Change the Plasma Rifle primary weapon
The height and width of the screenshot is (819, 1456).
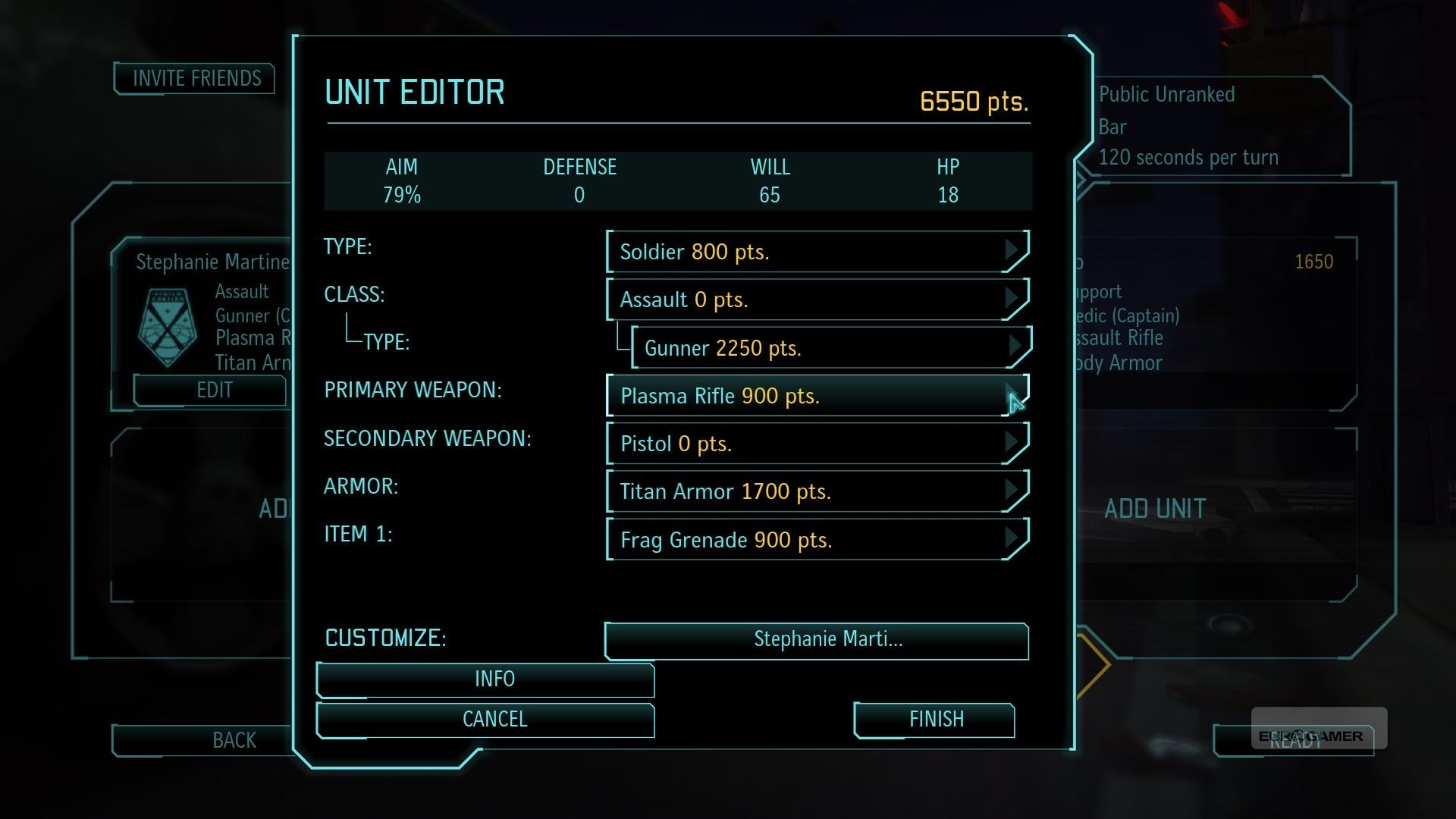pos(817,396)
